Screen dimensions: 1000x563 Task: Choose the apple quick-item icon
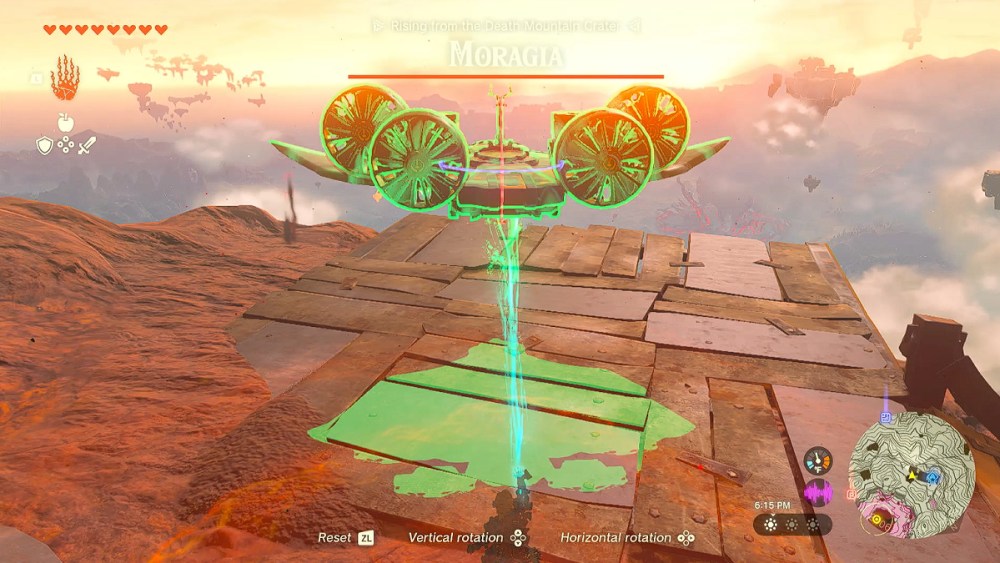65,122
